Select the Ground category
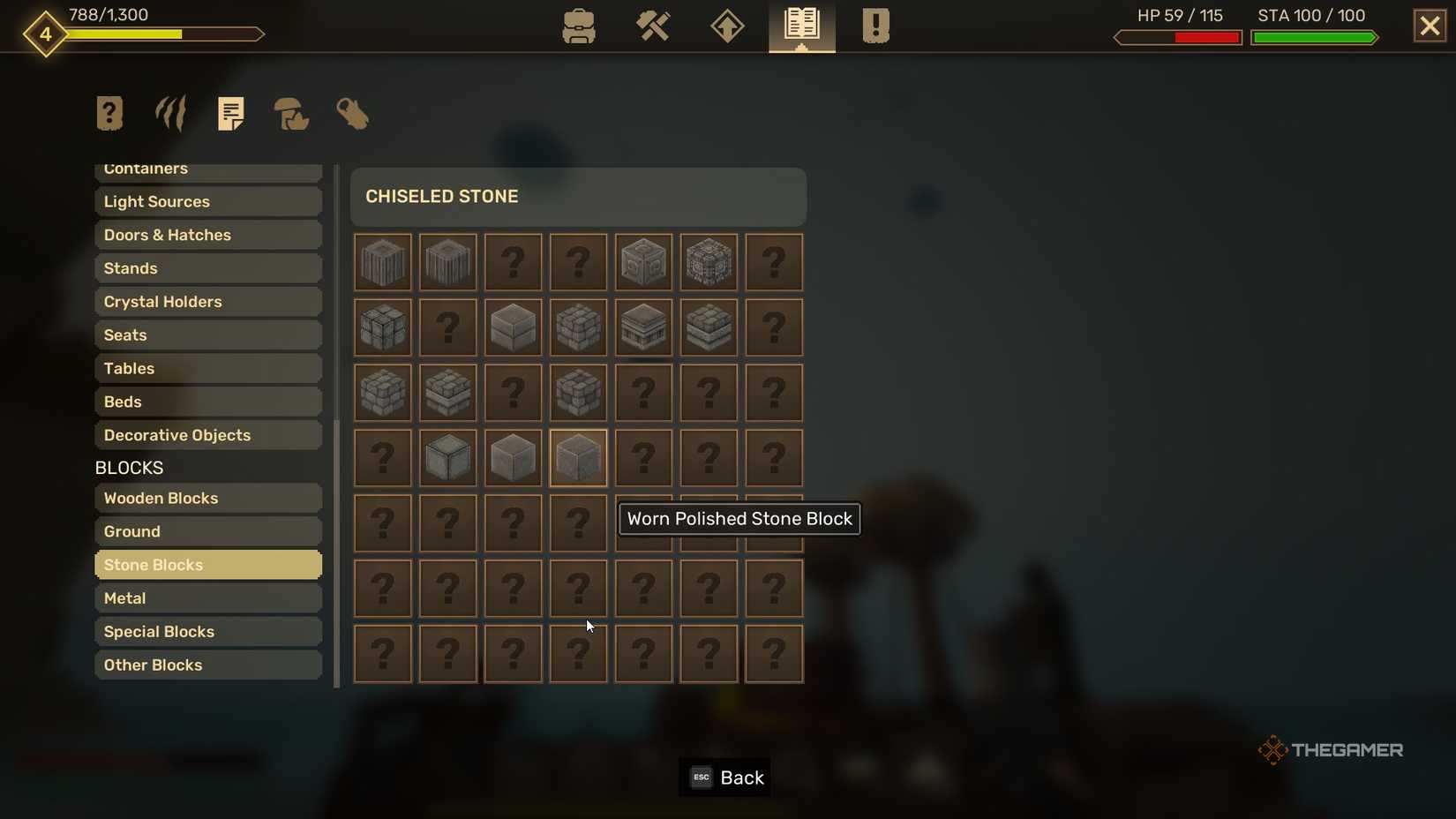The image size is (1456, 819). (207, 531)
